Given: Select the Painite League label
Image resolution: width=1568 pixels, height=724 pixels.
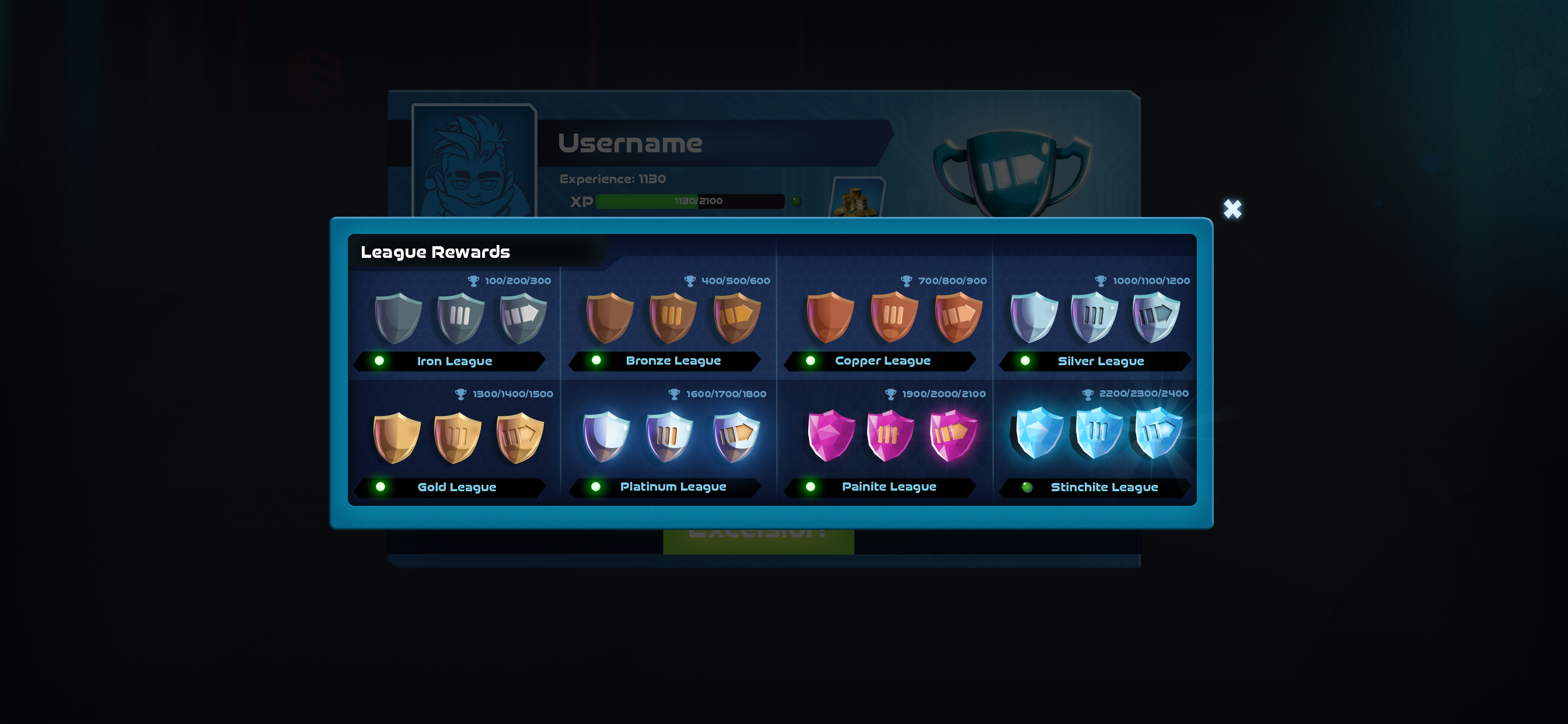Looking at the screenshot, I should (888, 487).
